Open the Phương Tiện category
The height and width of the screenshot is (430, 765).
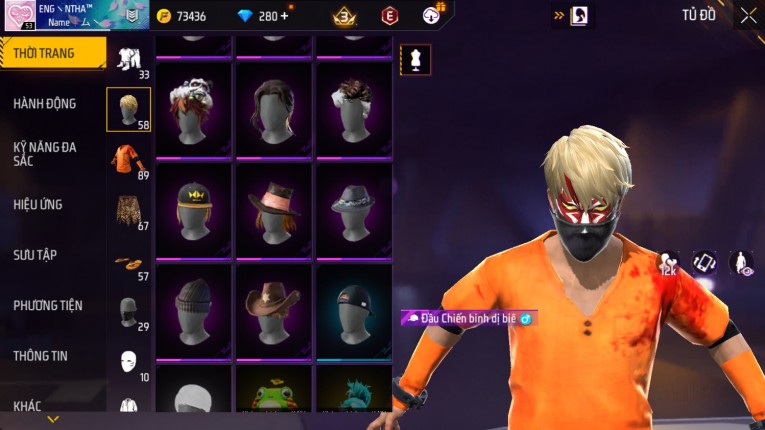tap(48, 305)
